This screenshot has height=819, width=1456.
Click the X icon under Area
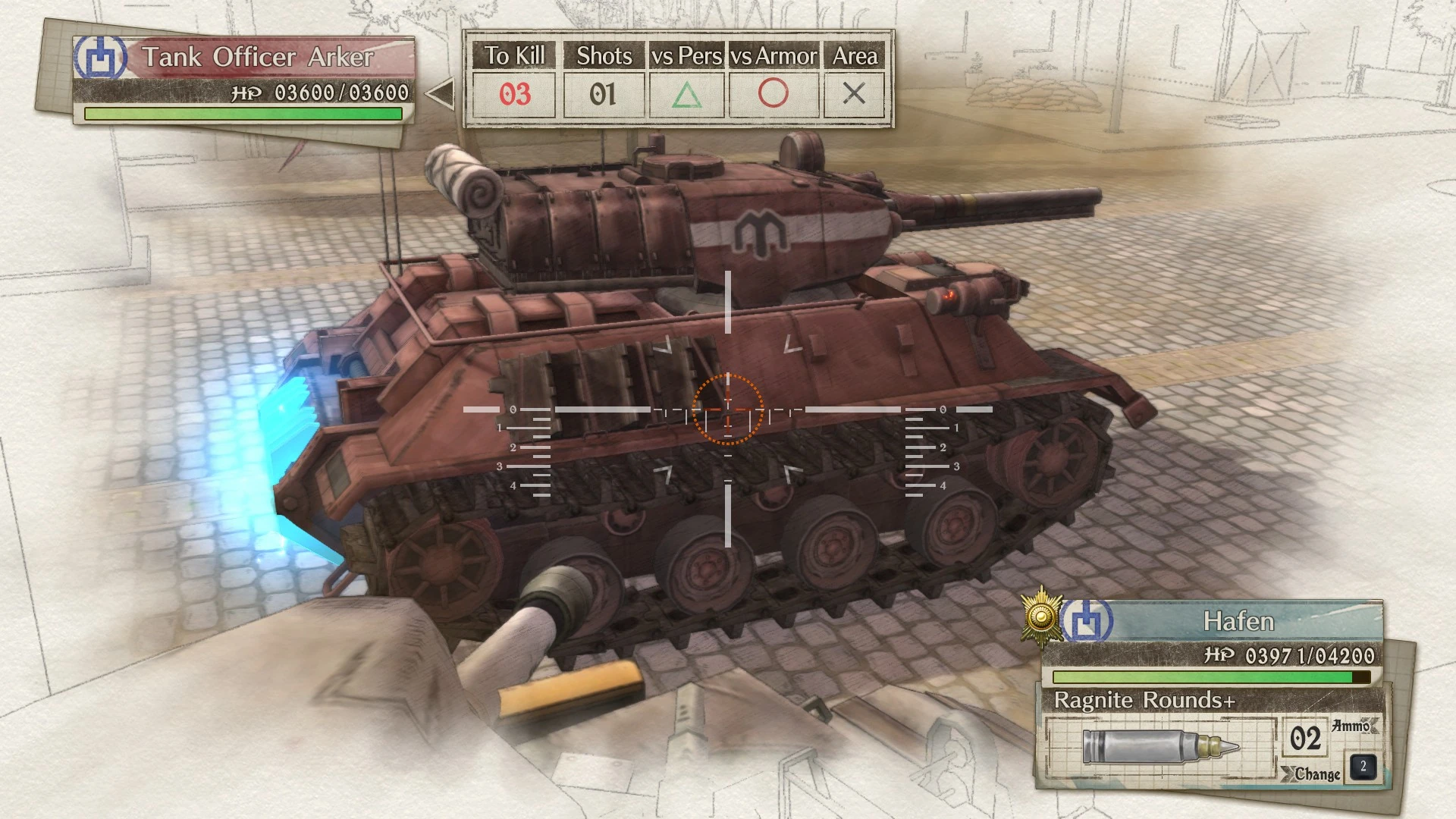(855, 94)
